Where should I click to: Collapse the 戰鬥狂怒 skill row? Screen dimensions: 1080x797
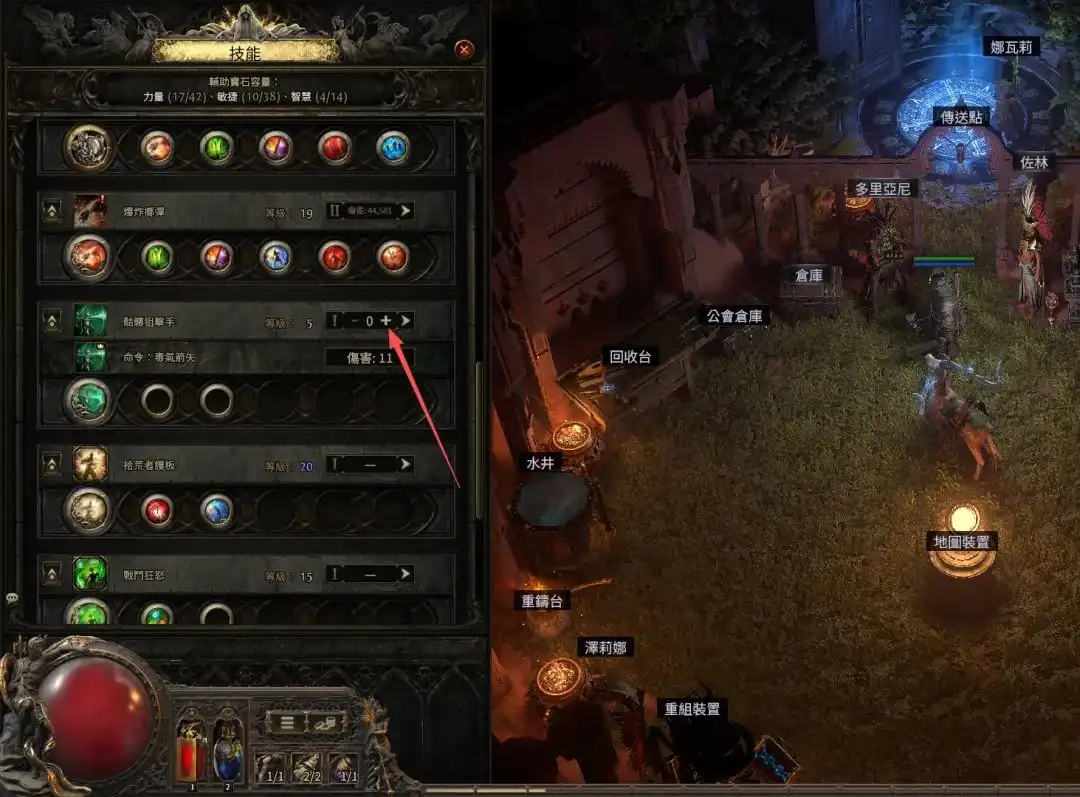51,575
